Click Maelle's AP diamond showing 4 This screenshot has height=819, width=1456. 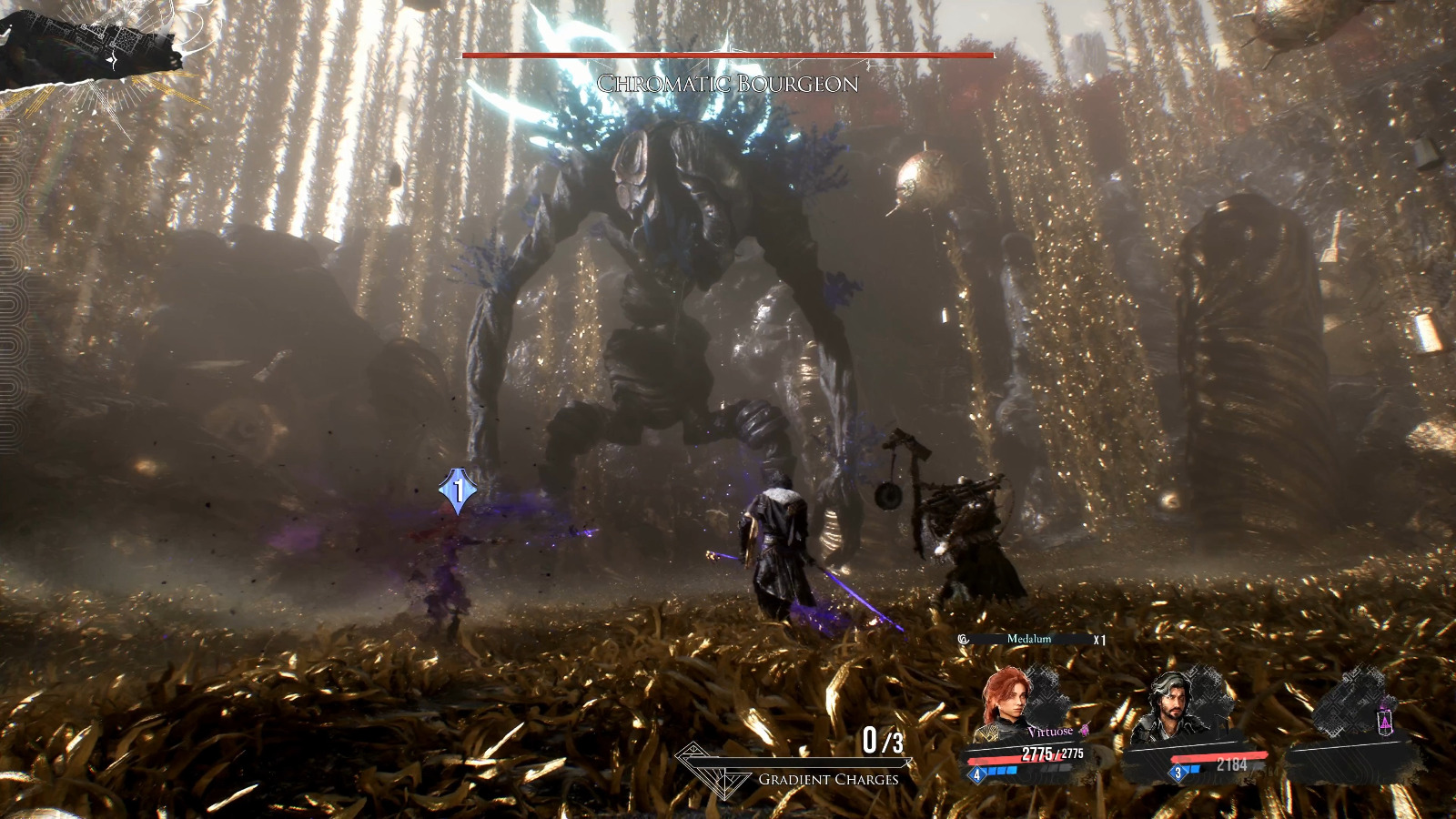(x=976, y=774)
